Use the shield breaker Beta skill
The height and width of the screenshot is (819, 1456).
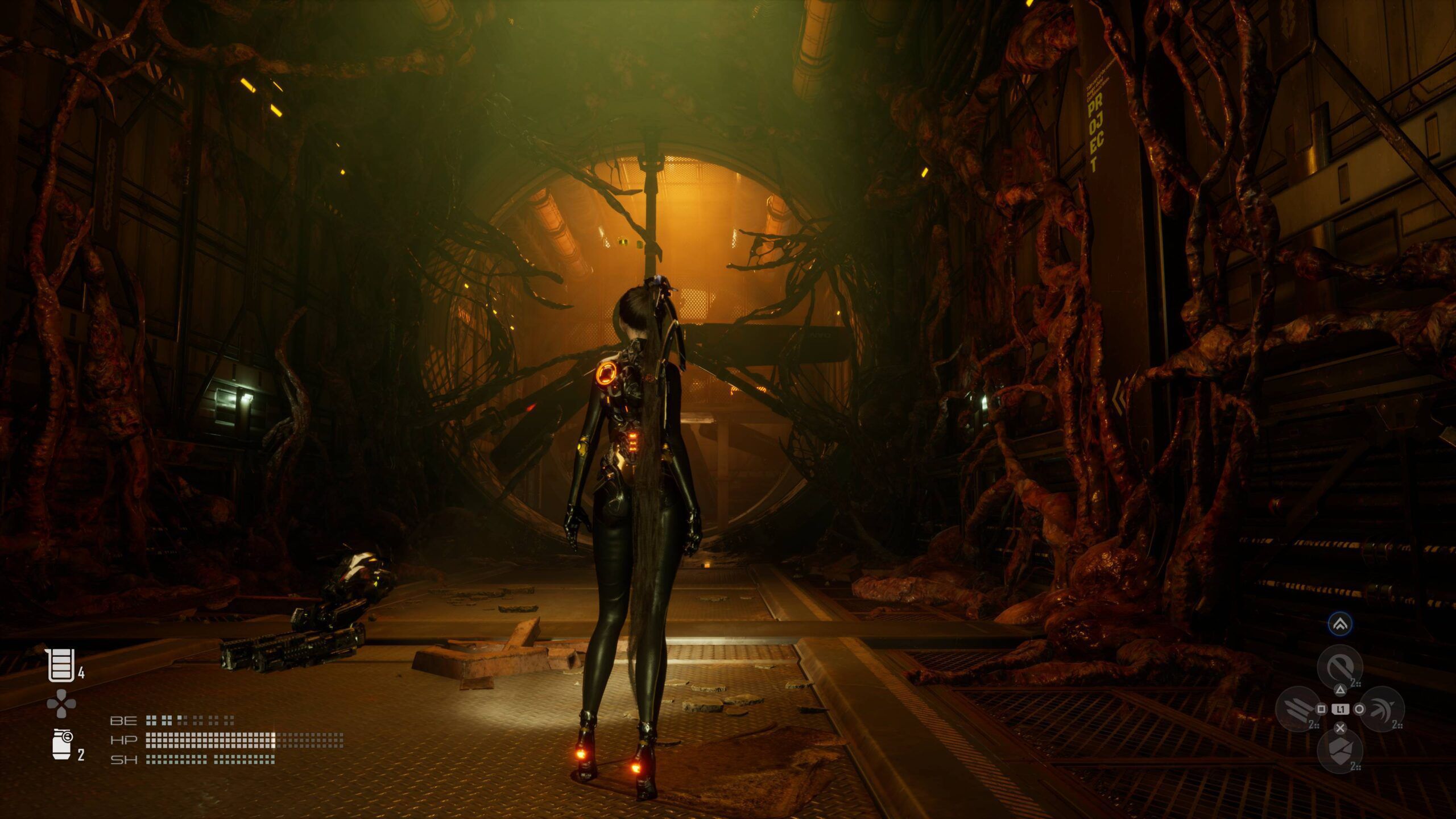[1340, 751]
